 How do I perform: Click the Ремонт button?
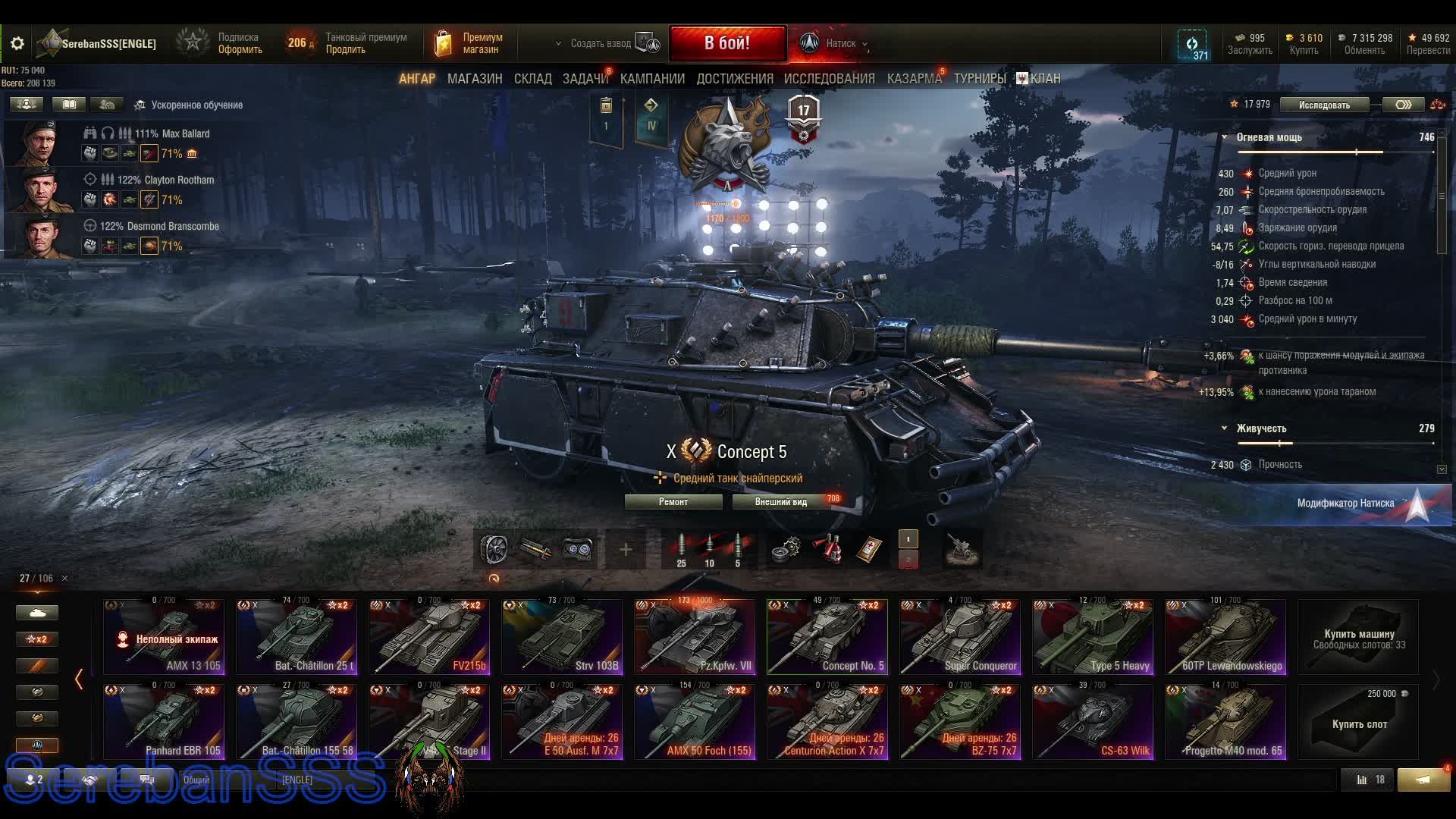(673, 502)
